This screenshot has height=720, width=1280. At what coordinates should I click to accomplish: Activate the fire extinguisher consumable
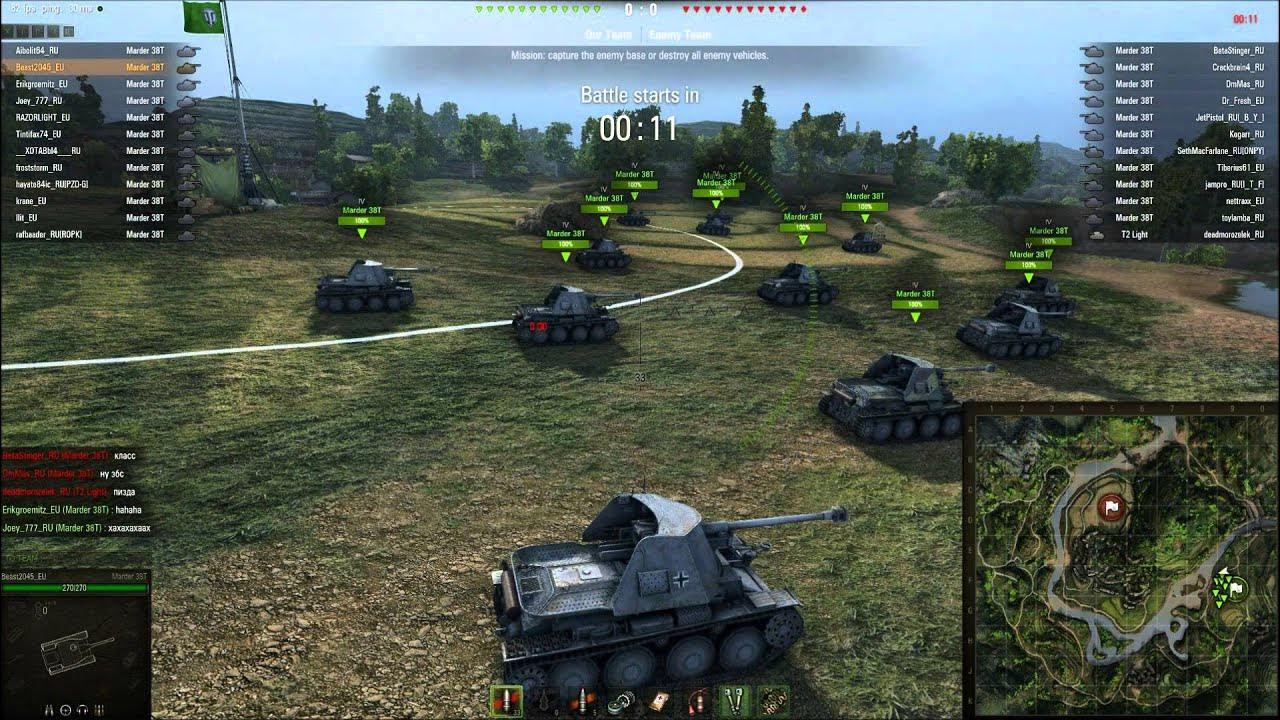[697, 702]
